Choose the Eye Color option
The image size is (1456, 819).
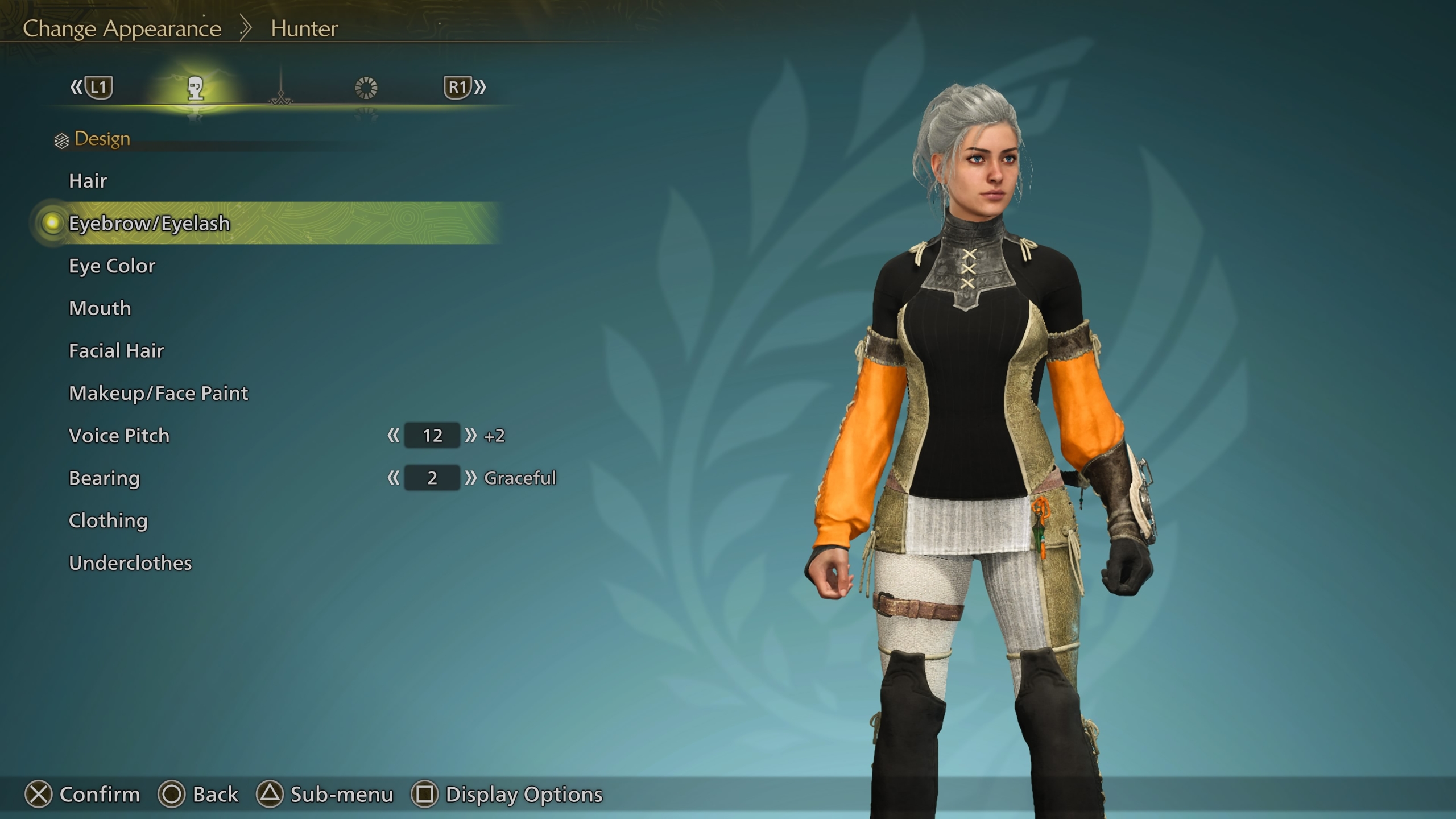click(x=112, y=266)
